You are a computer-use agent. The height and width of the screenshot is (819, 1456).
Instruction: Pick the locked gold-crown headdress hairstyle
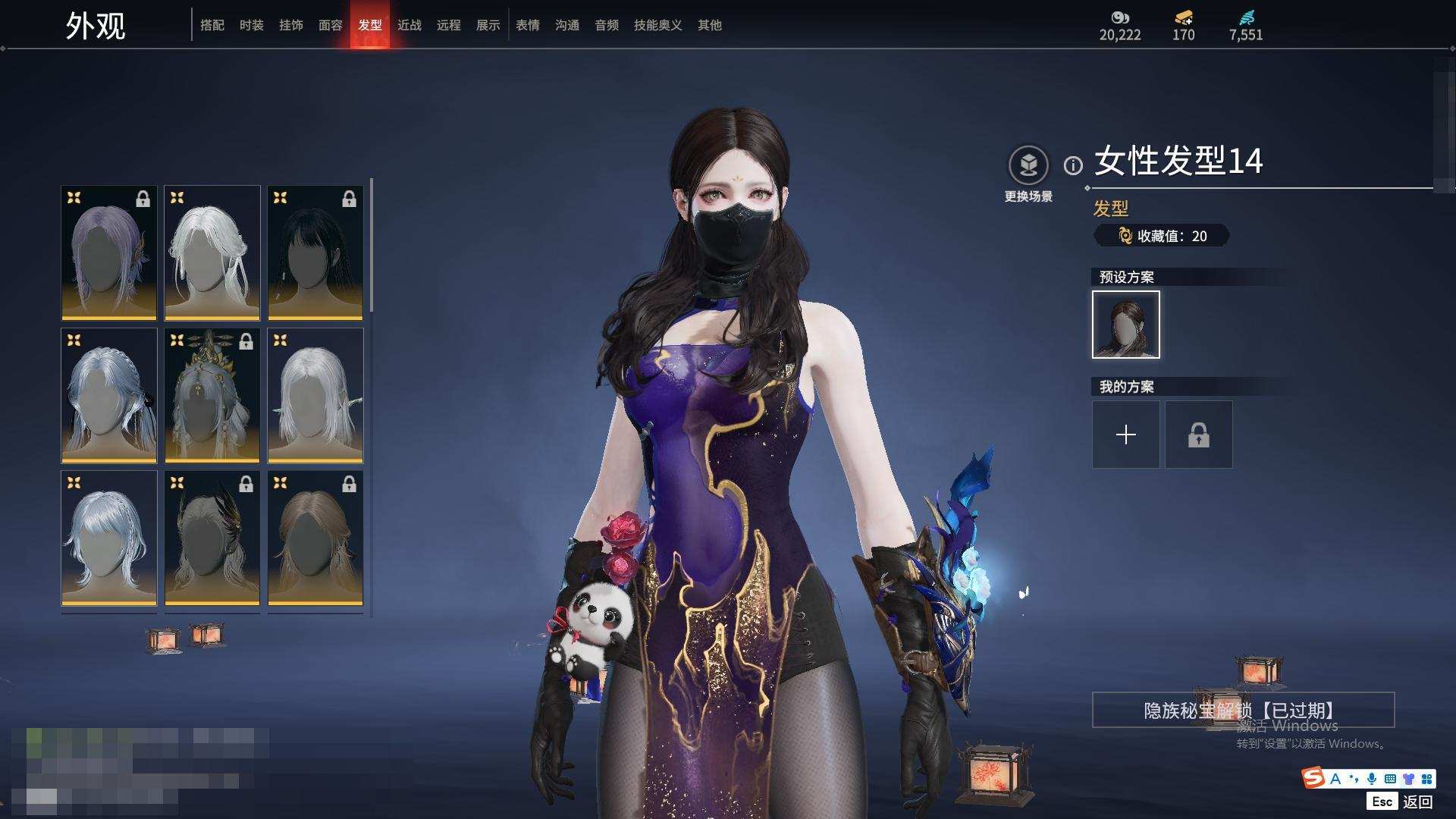click(x=212, y=395)
